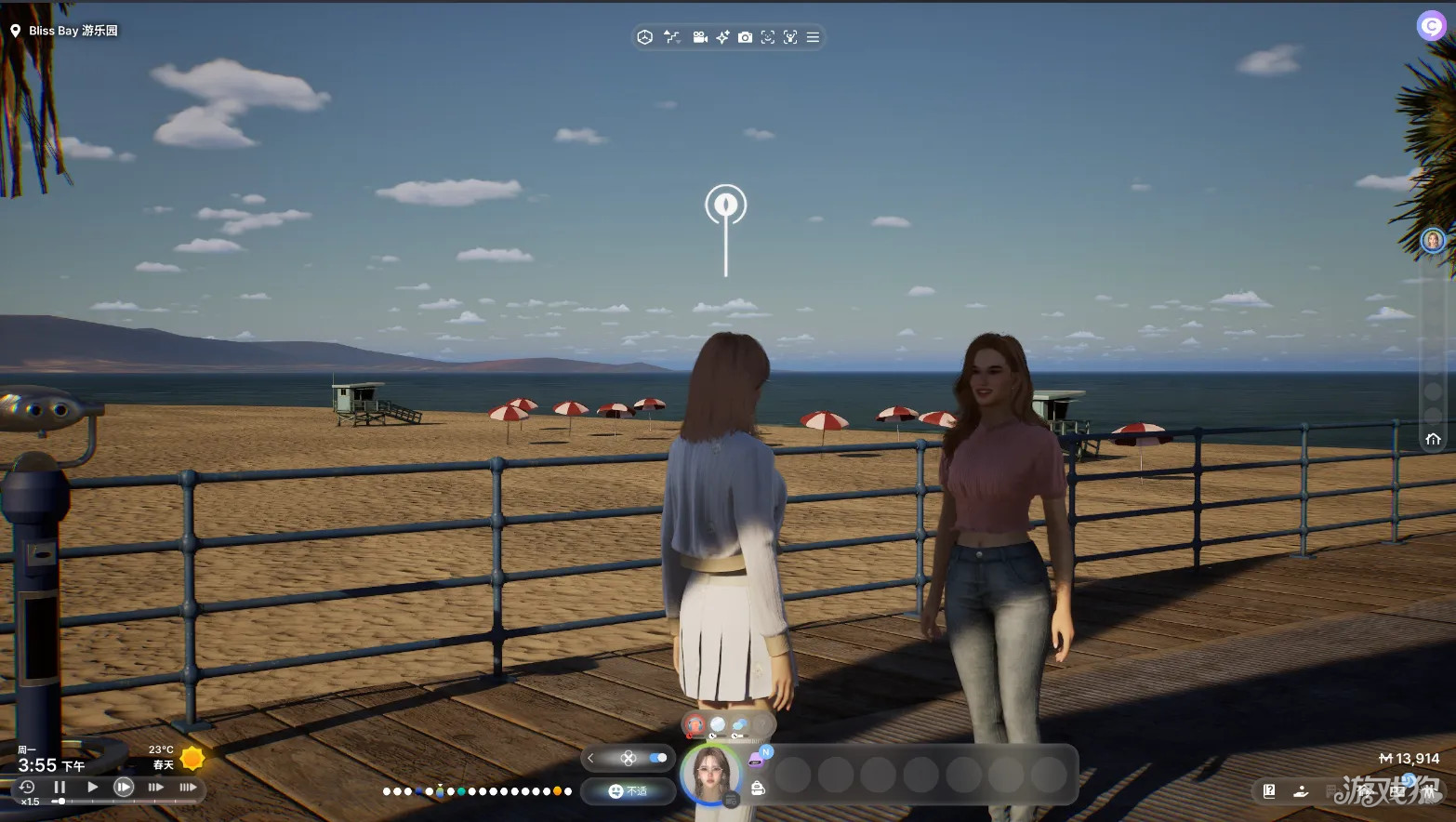Open the face capture icon
The width and height of the screenshot is (1456, 822).
(767, 37)
